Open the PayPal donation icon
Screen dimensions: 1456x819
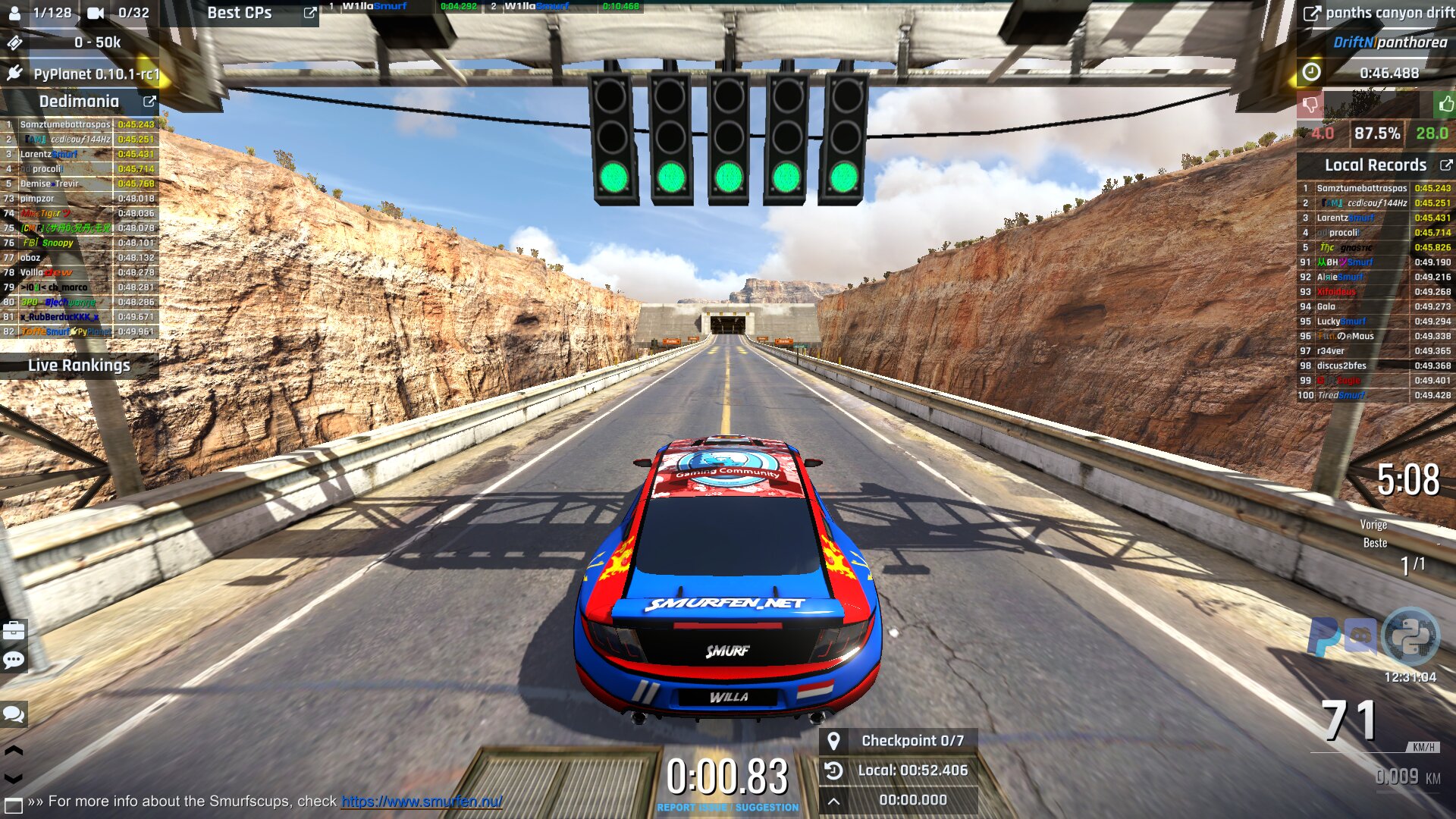click(x=1323, y=636)
